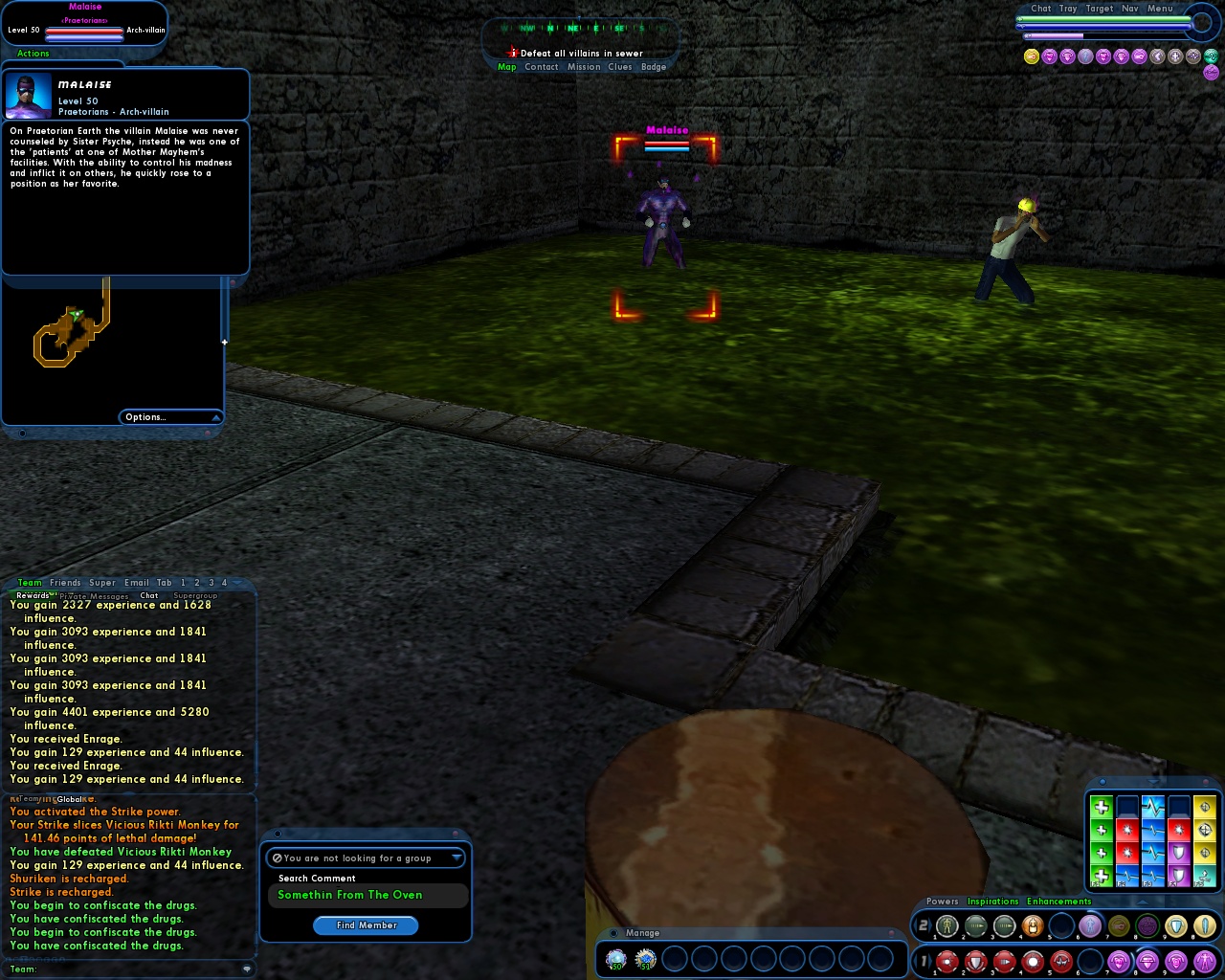Activate the shield power in slot 2 of tray 1
The height and width of the screenshot is (980, 1225).
tap(975, 962)
